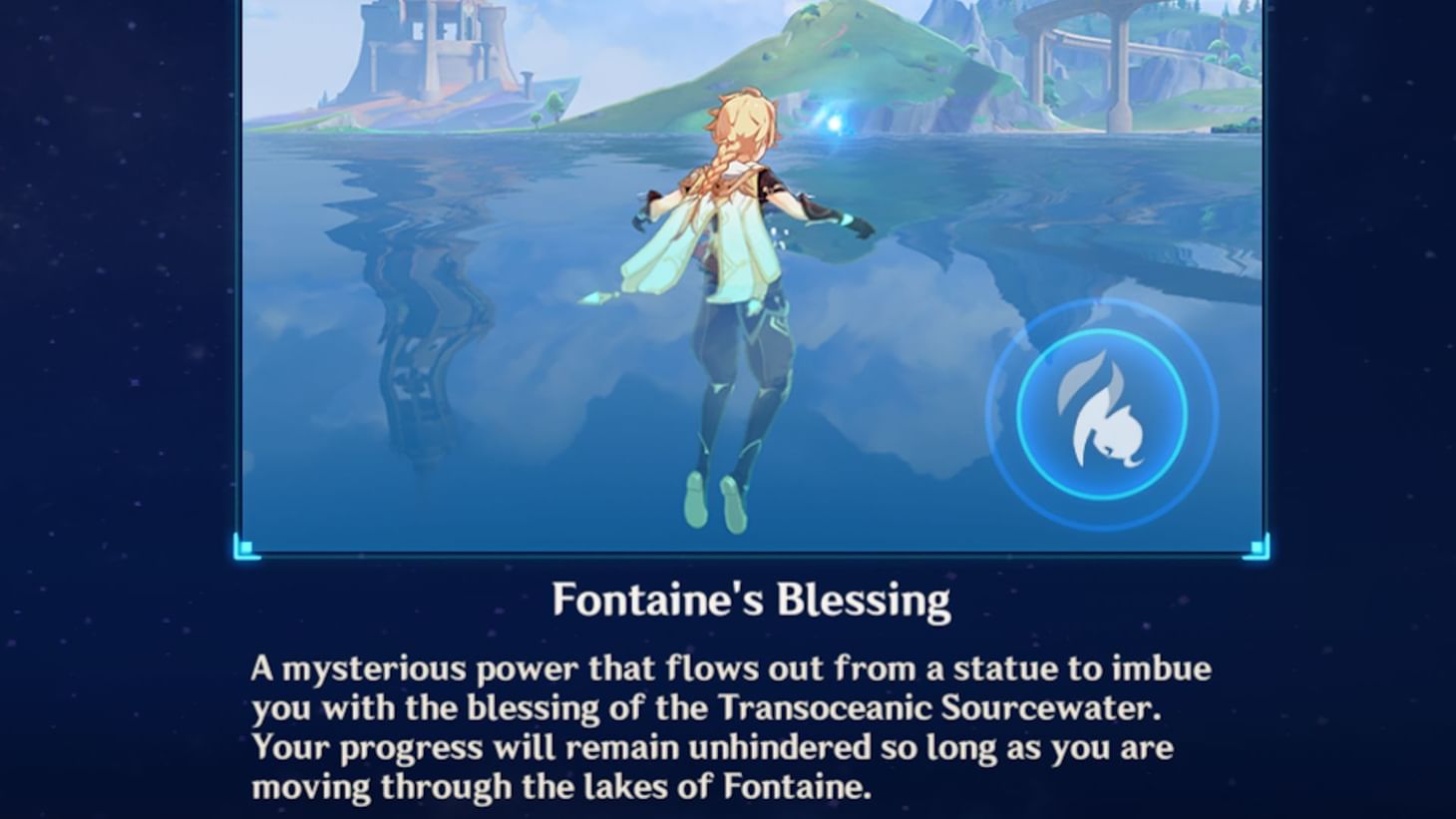Click the glowing blue hydro orb near shore
Viewport: 1456px width, 819px height.
click(x=834, y=122)
